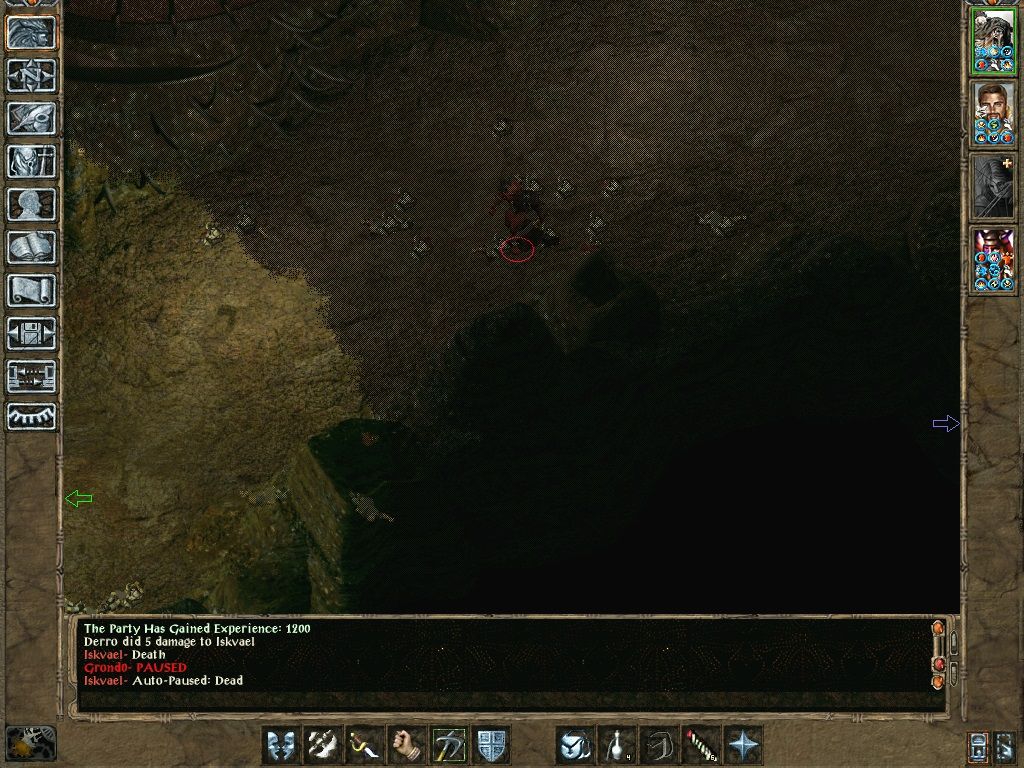Open the journal with the quill button
This screenshot has height=768, width=1024.
pyautogui.click(x=31, y=118)
